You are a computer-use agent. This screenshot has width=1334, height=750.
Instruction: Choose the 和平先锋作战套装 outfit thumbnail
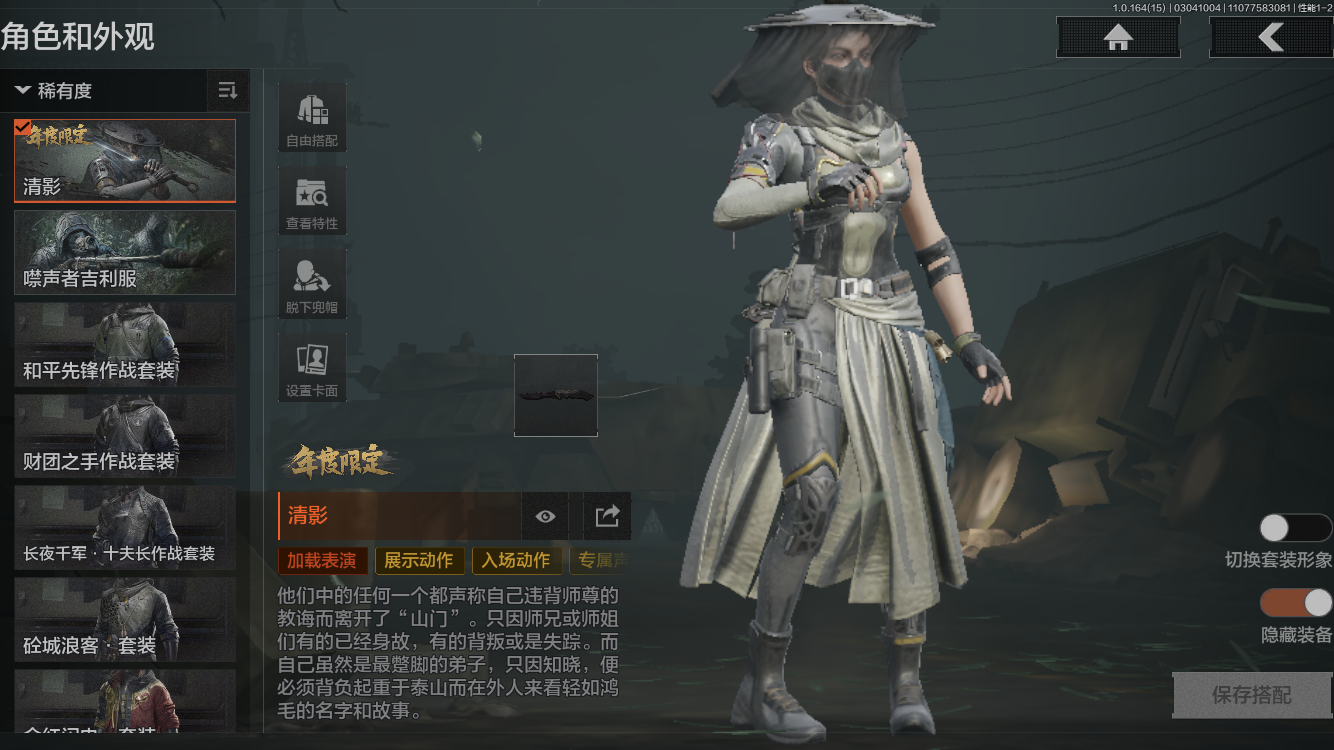coord(124,344)
